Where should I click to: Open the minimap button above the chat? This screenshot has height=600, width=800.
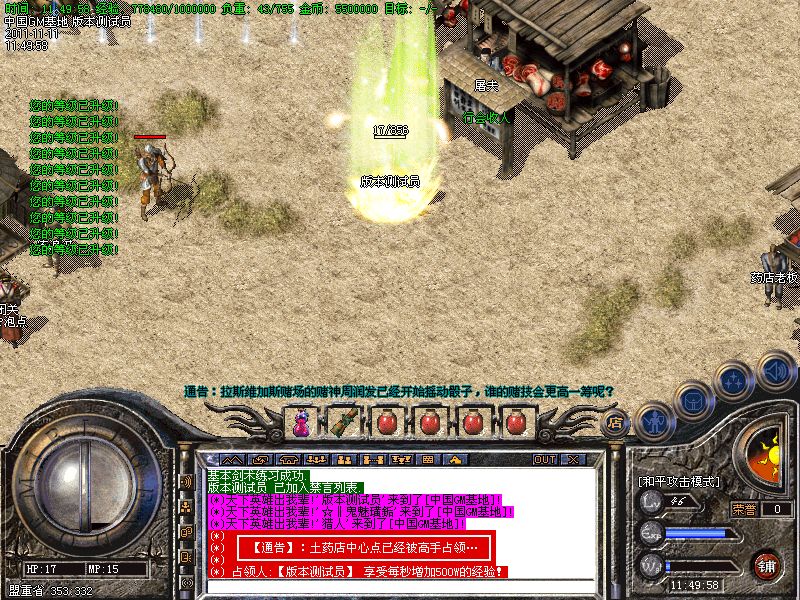pos(229,460)
